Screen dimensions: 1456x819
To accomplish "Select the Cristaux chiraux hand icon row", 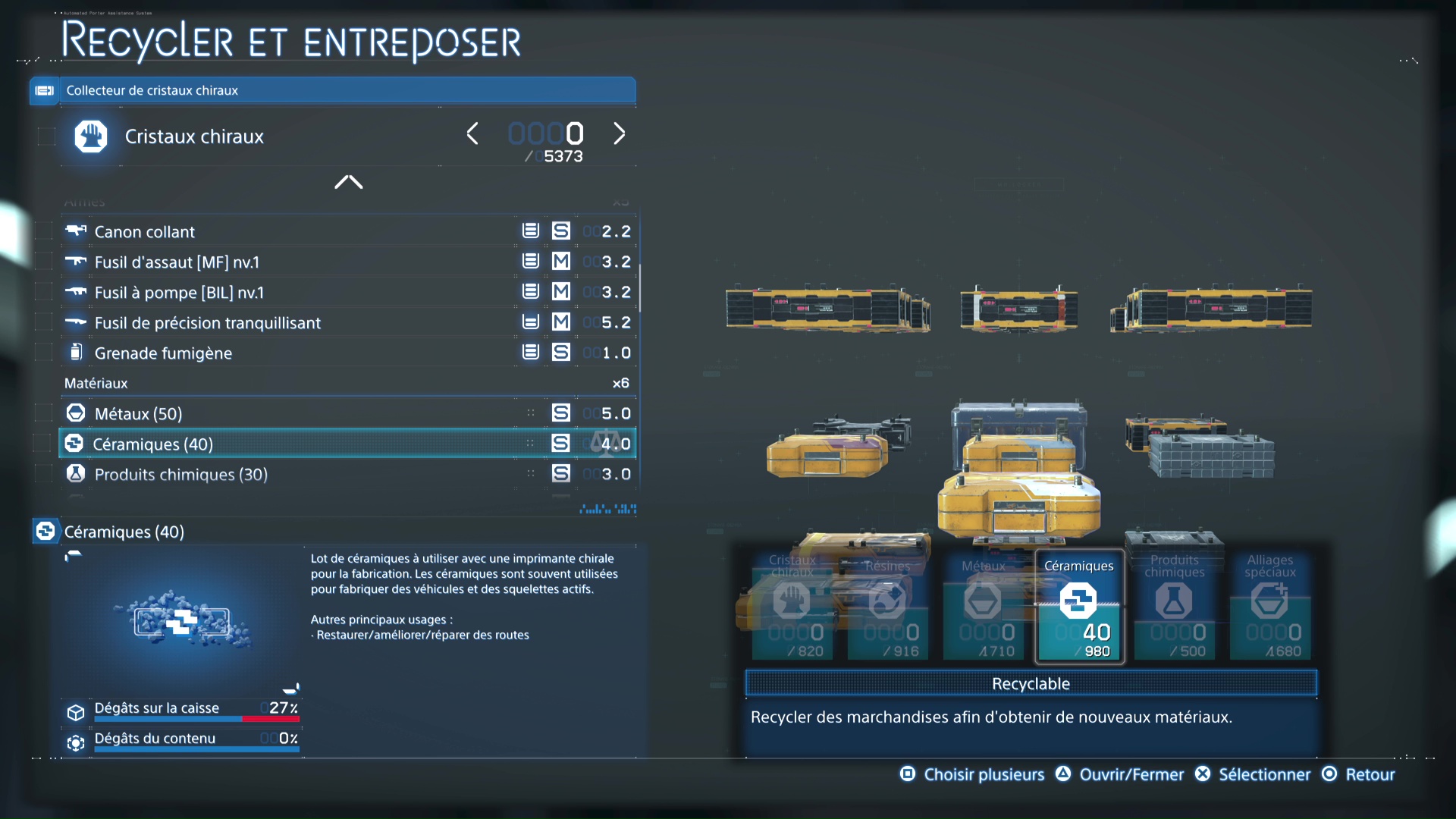I will coord(195,136).
